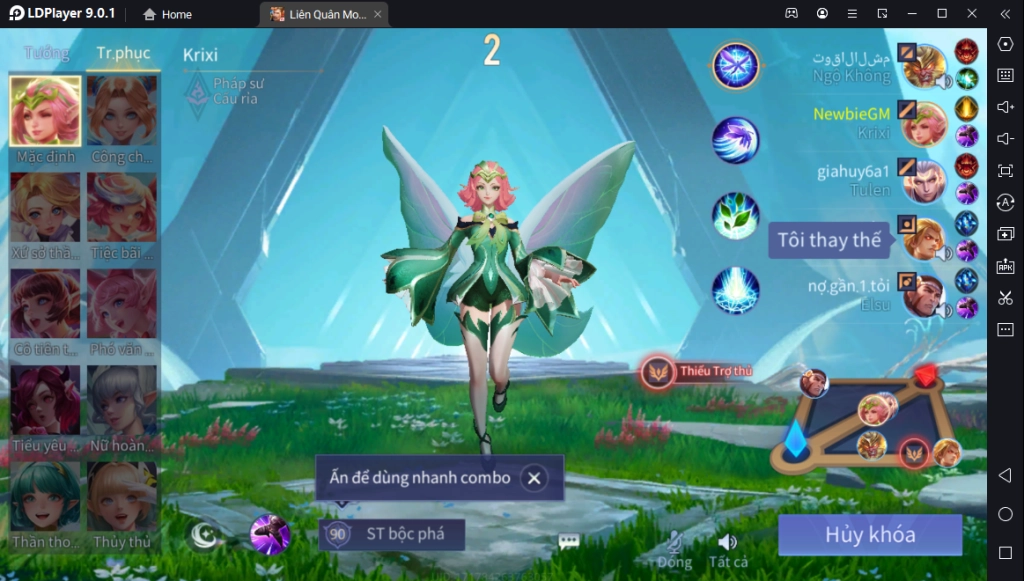Select the Mặc định skin thumbnail
The image size is (1024, 581).
tap(45, 112)
